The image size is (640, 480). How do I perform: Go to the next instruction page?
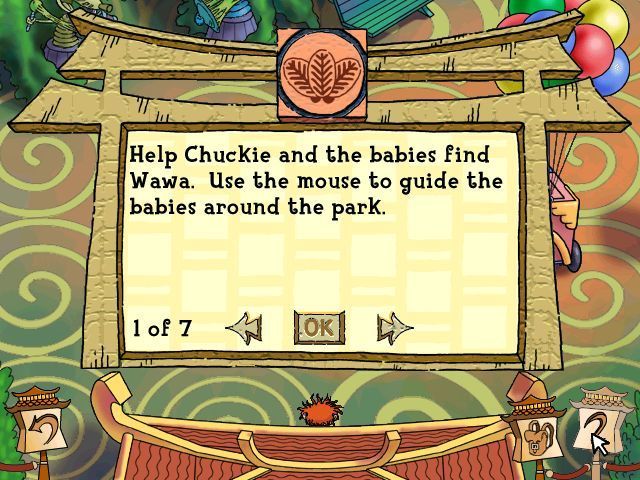pyautogui.click(x=394, y=327)
